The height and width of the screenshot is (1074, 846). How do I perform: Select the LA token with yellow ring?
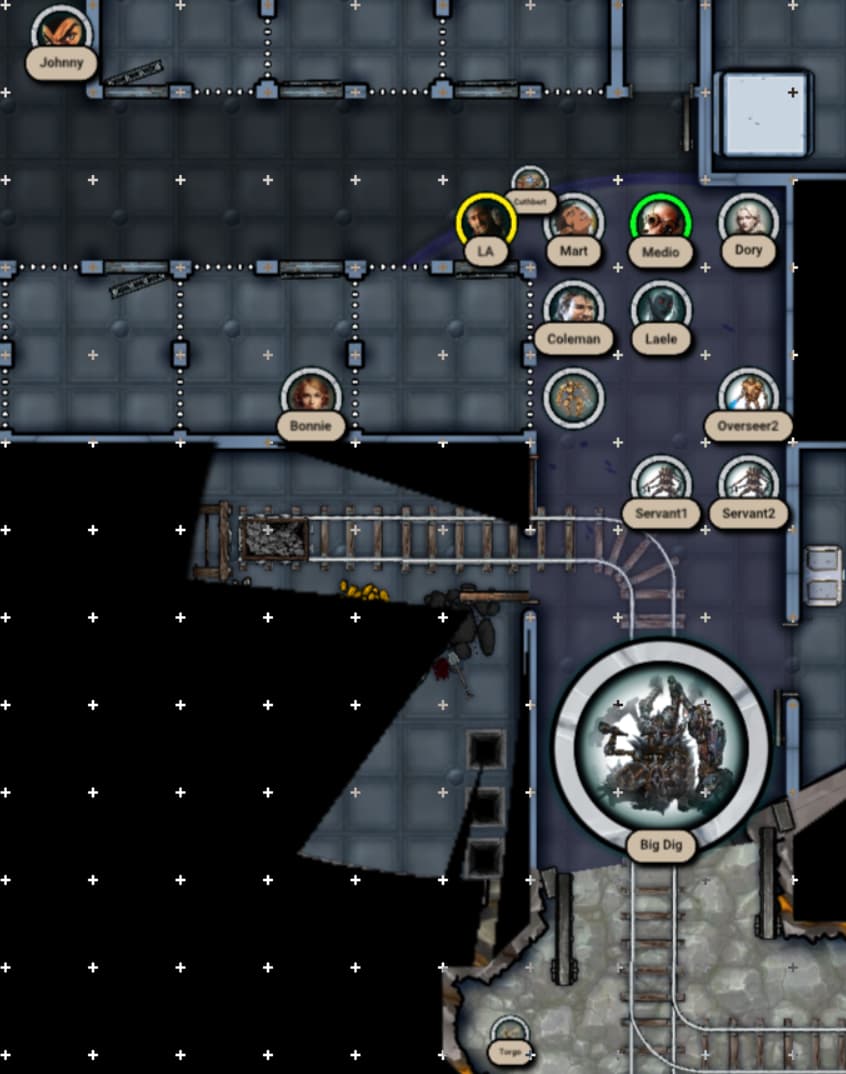click(x=486, y=222)
